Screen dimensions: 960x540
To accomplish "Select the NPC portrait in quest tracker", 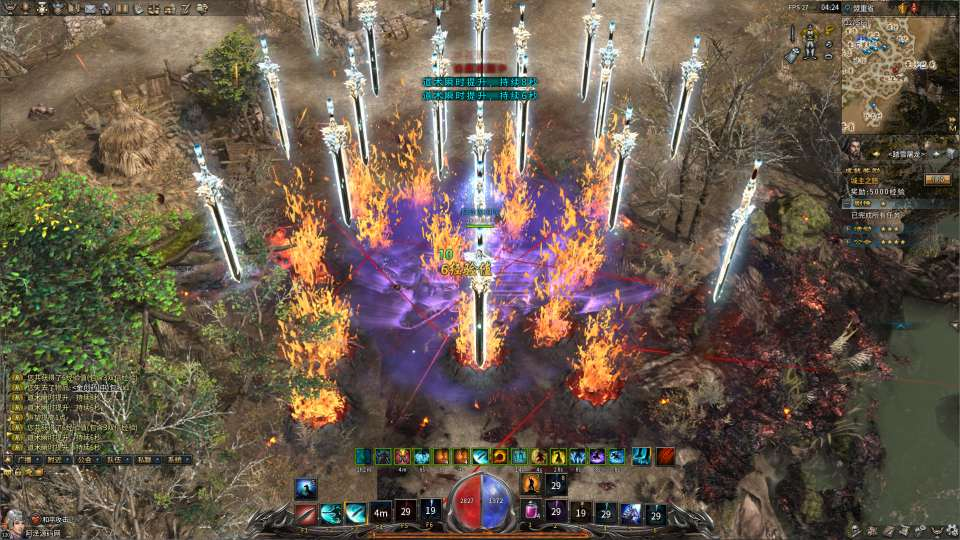I will [853, 150].
